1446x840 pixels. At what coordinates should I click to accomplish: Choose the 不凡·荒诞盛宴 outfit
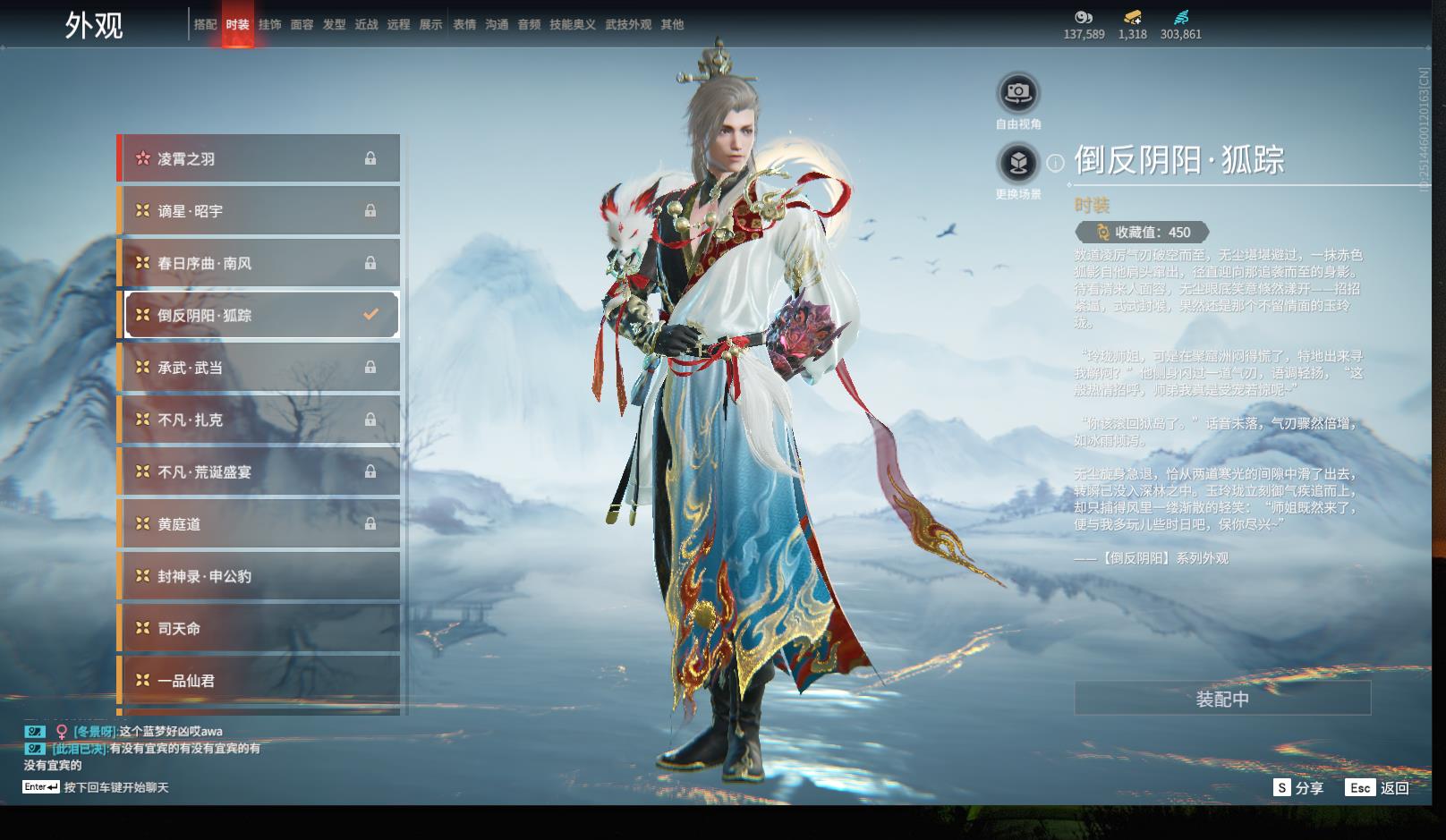point(259,472)
